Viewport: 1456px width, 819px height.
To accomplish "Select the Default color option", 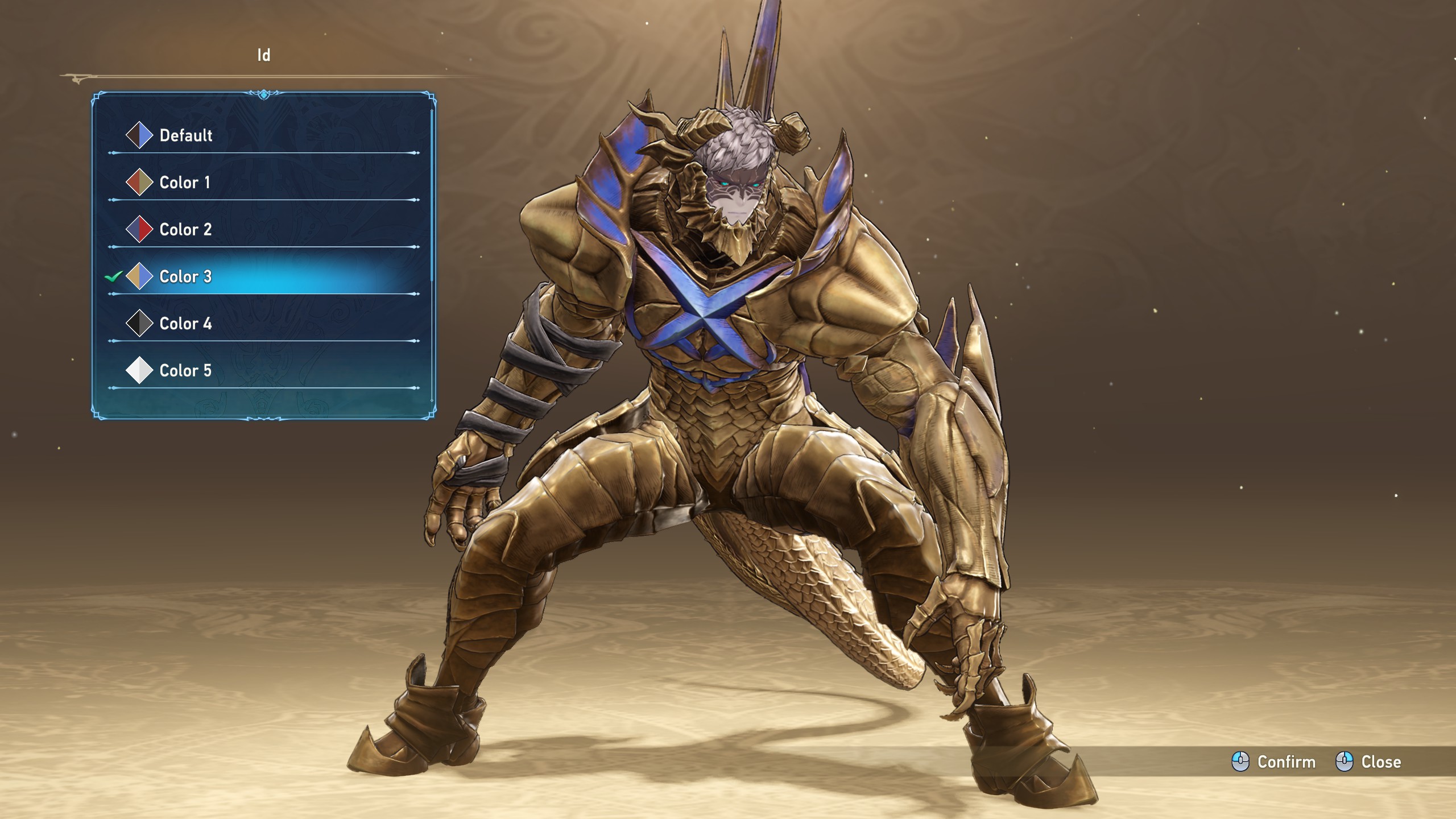I will 186,136.
